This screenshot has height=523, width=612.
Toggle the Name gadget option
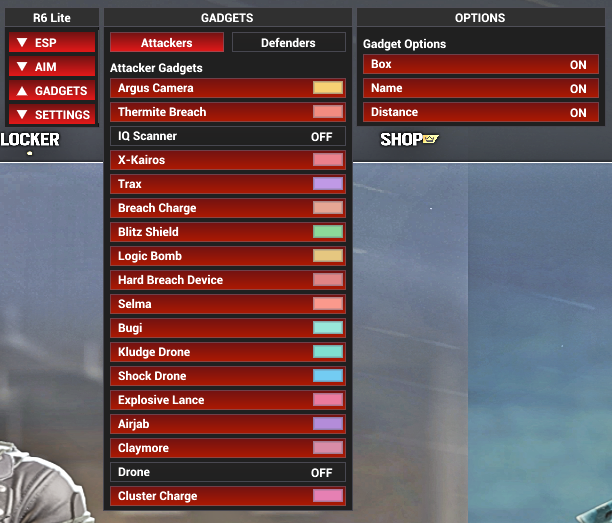pyautogui.click(x=480, y=88)
